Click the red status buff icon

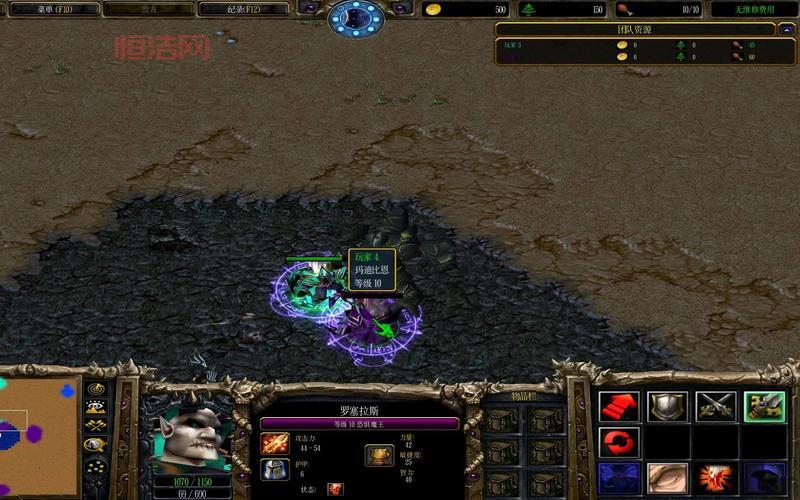pos(335,489)
